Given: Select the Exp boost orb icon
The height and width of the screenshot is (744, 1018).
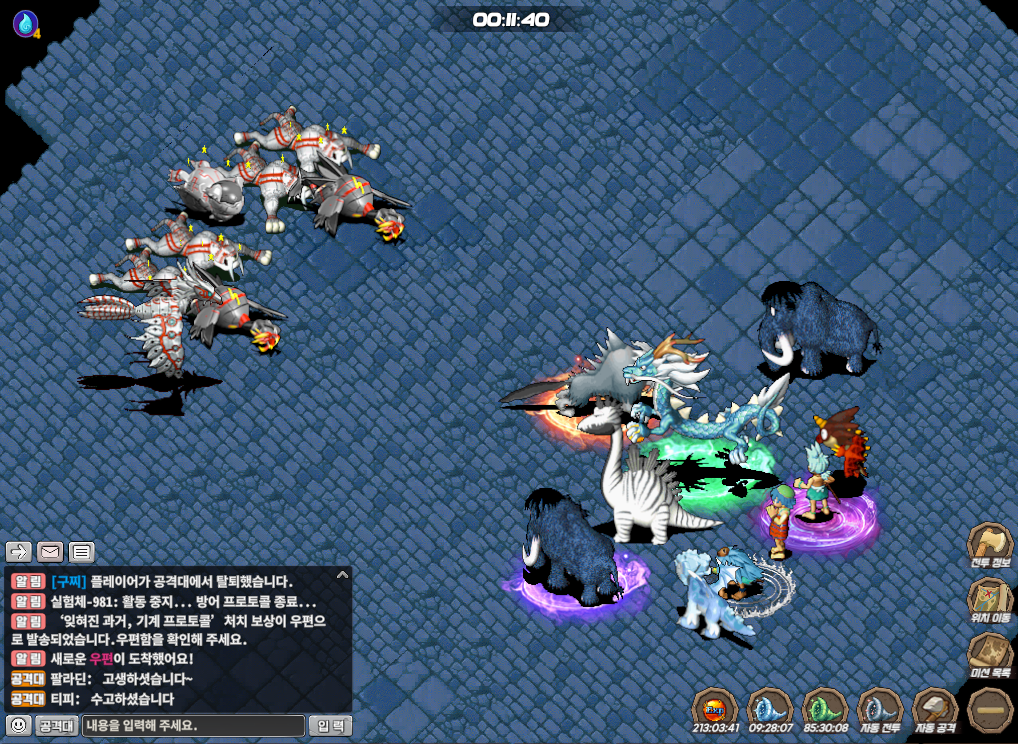Looking at the screenshot, I should click(714, 708).
